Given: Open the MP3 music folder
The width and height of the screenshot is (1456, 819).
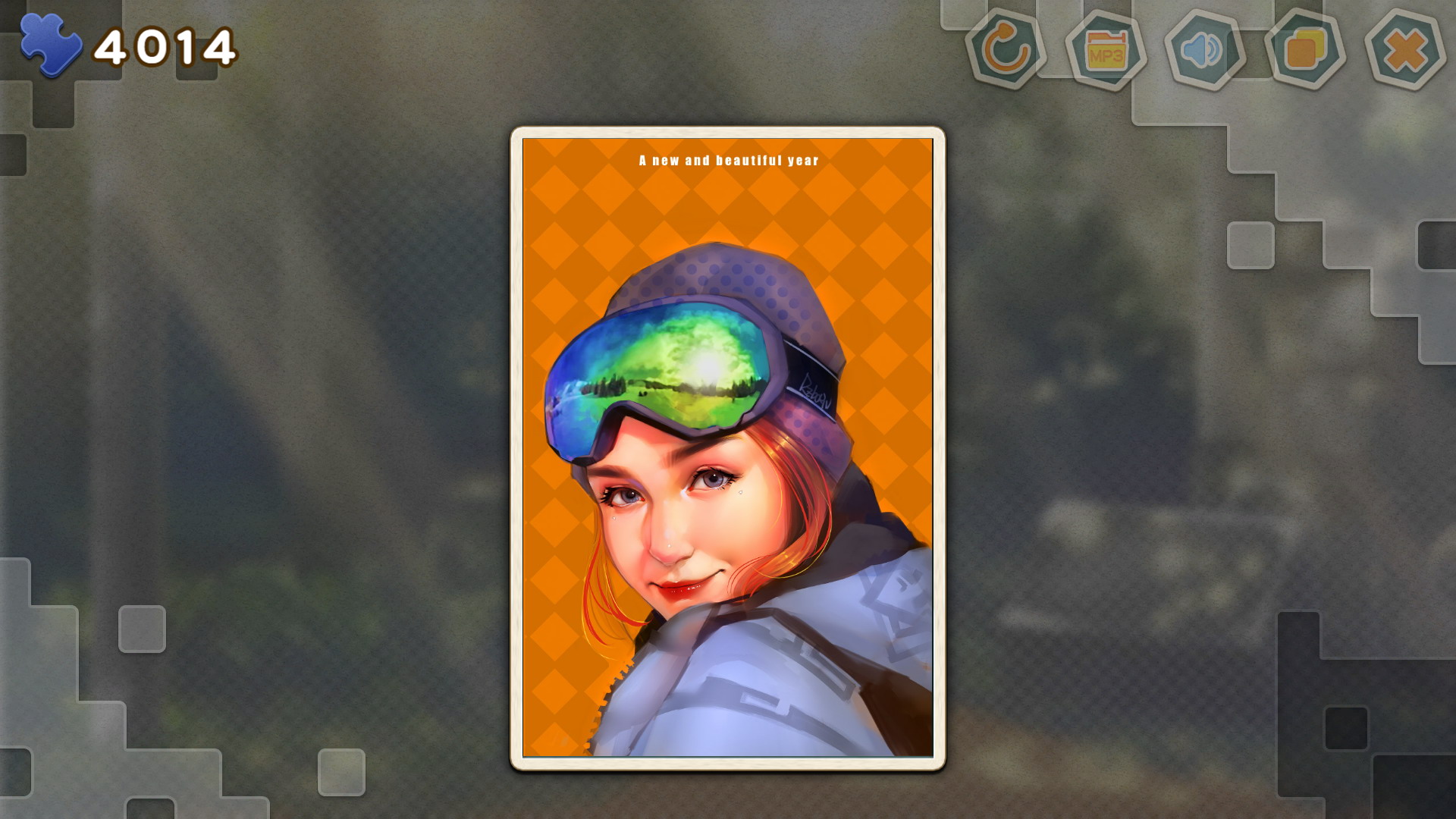Looking at the screenshot, I should [x=1106, y=49].
